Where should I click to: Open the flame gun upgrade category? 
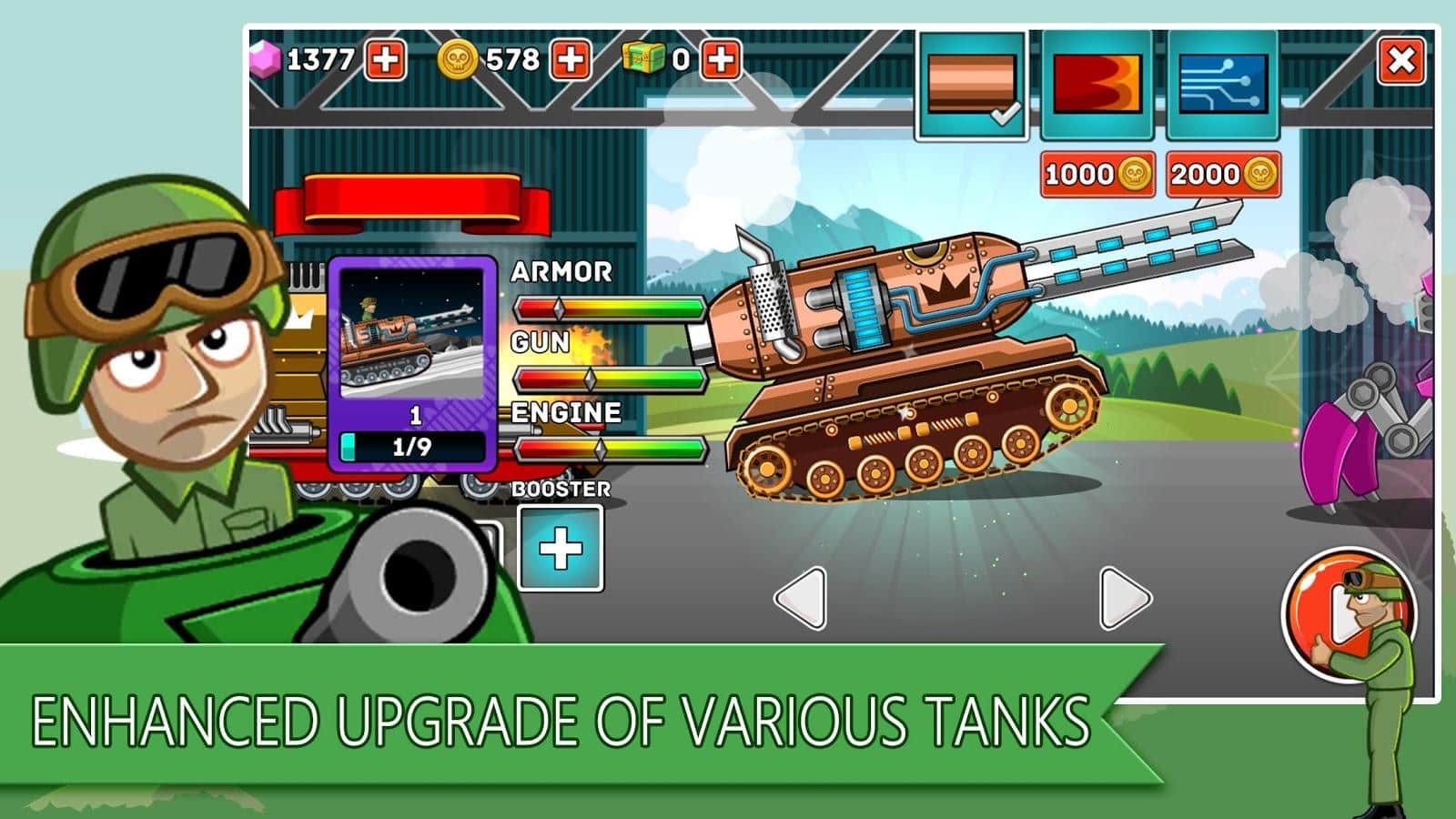1098,82
